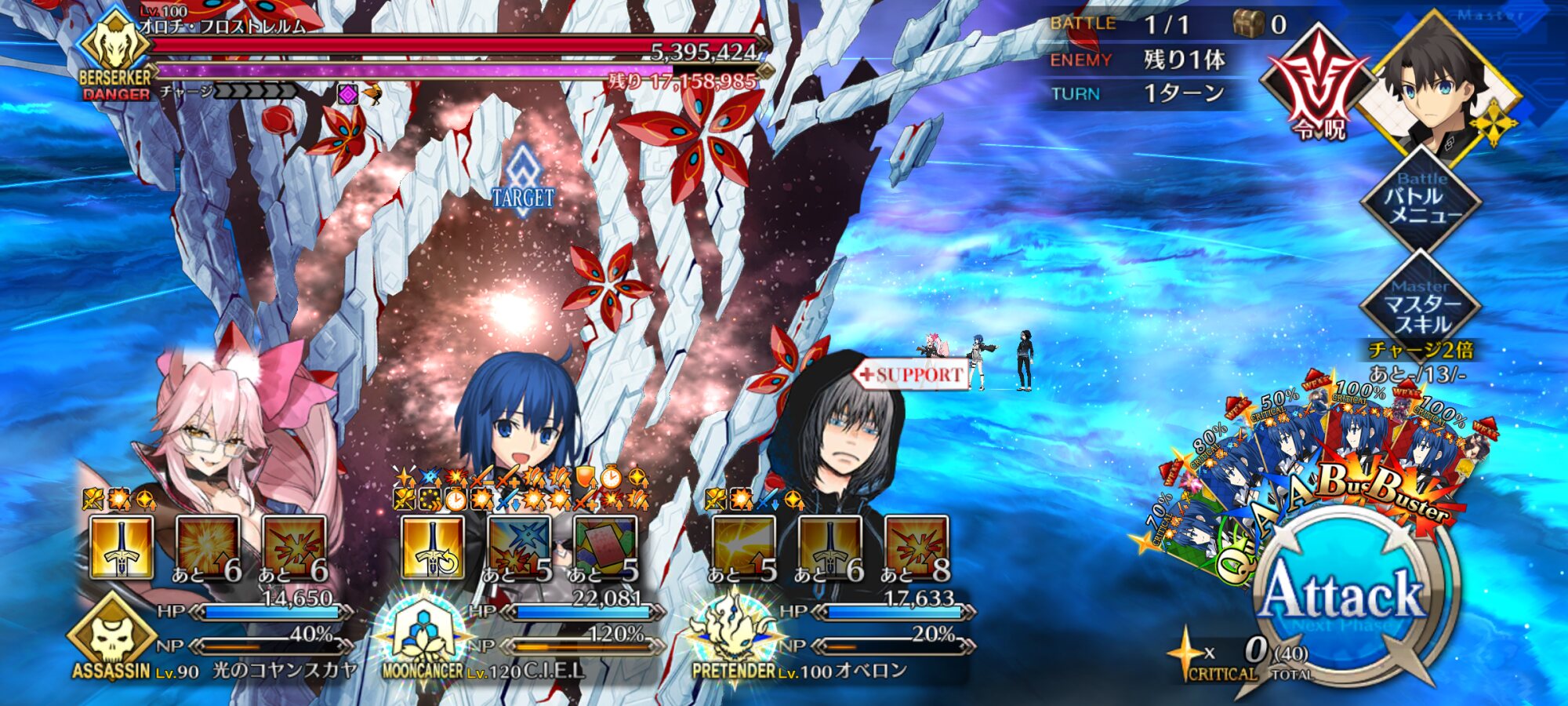Select C.I.E.L's cards skill on cooldown
1568x706 pixels.
coord(604,548)
